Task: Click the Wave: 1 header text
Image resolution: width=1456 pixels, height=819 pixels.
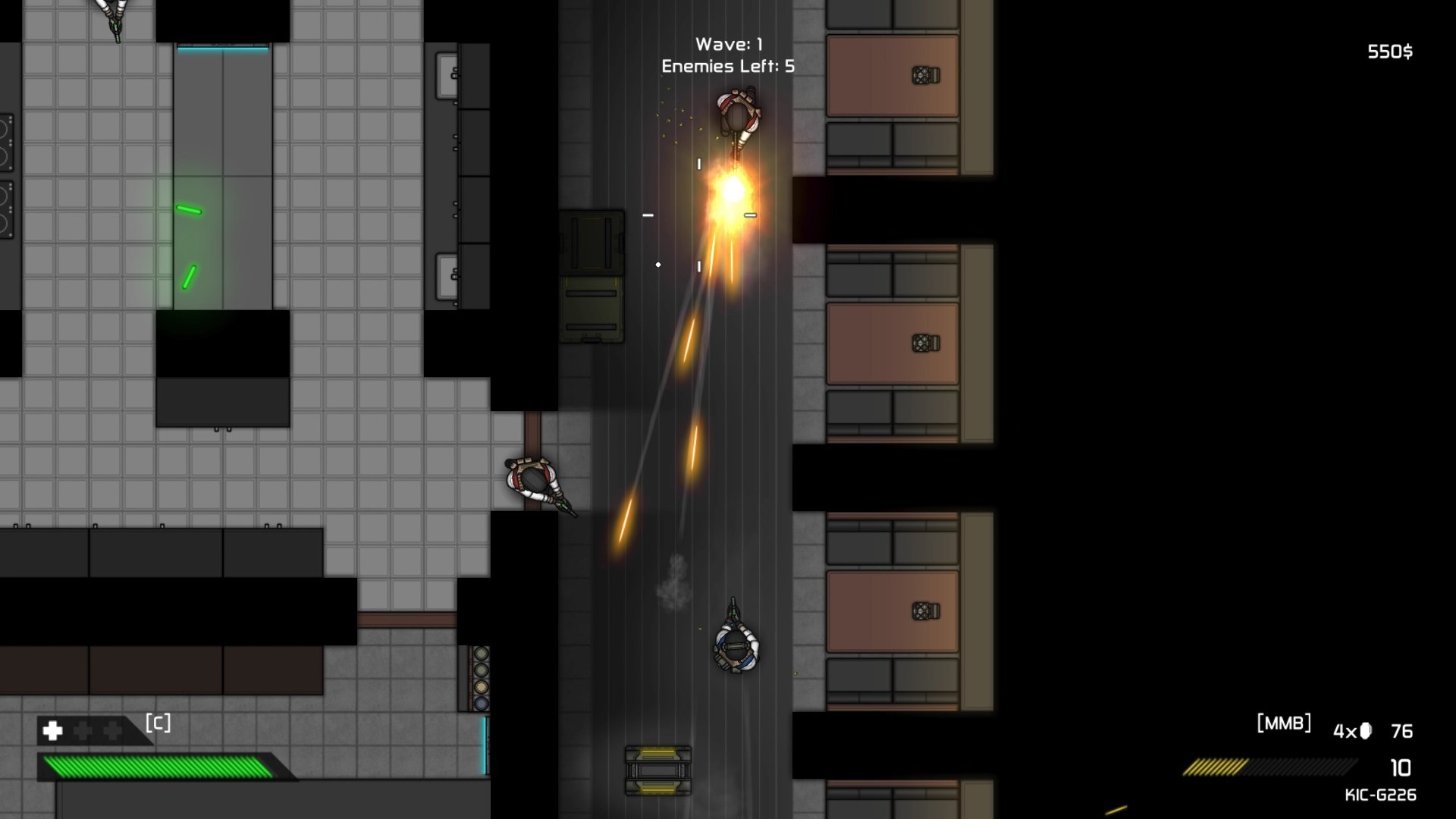Action: 730,43
